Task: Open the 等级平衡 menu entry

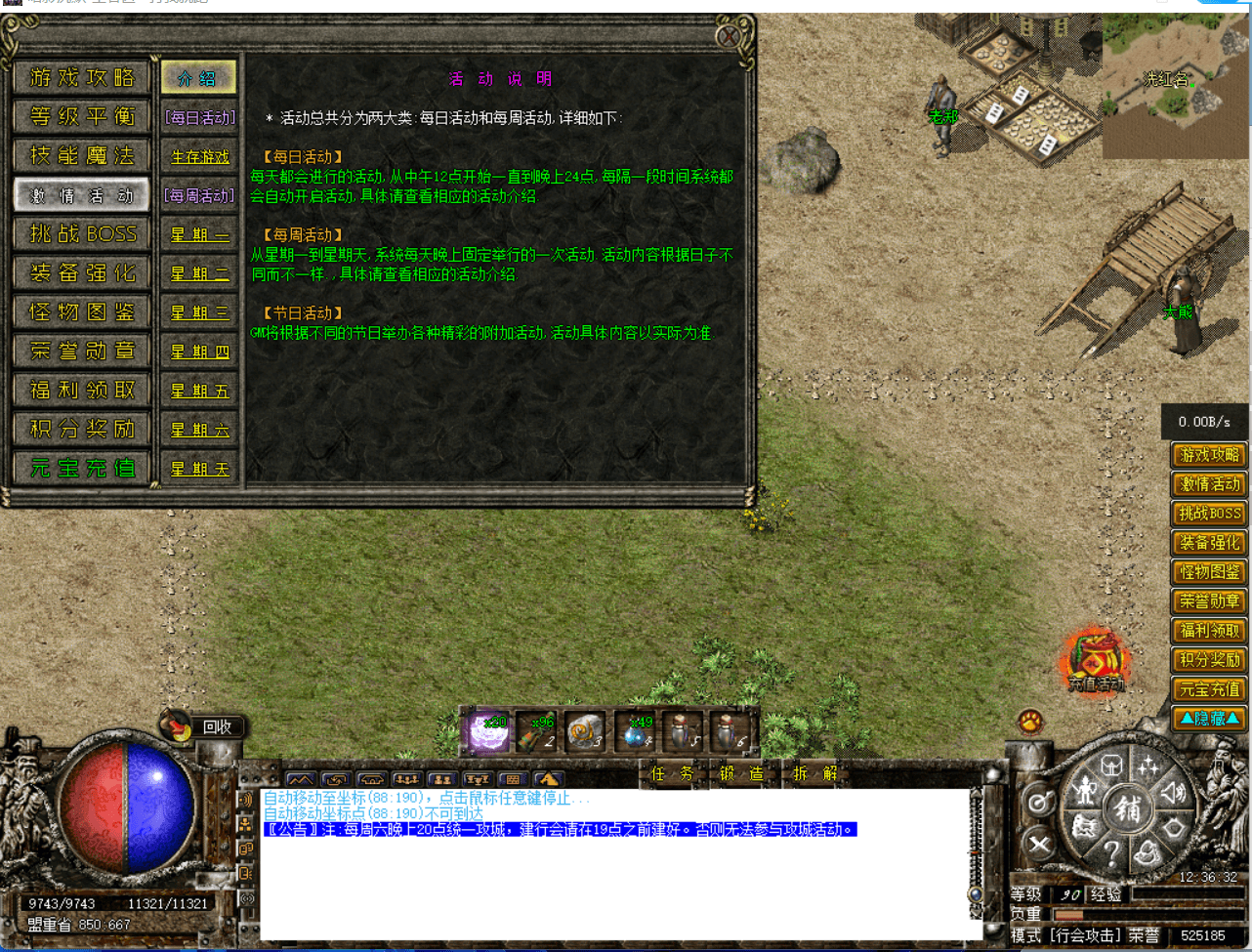Action: point(82,116)
